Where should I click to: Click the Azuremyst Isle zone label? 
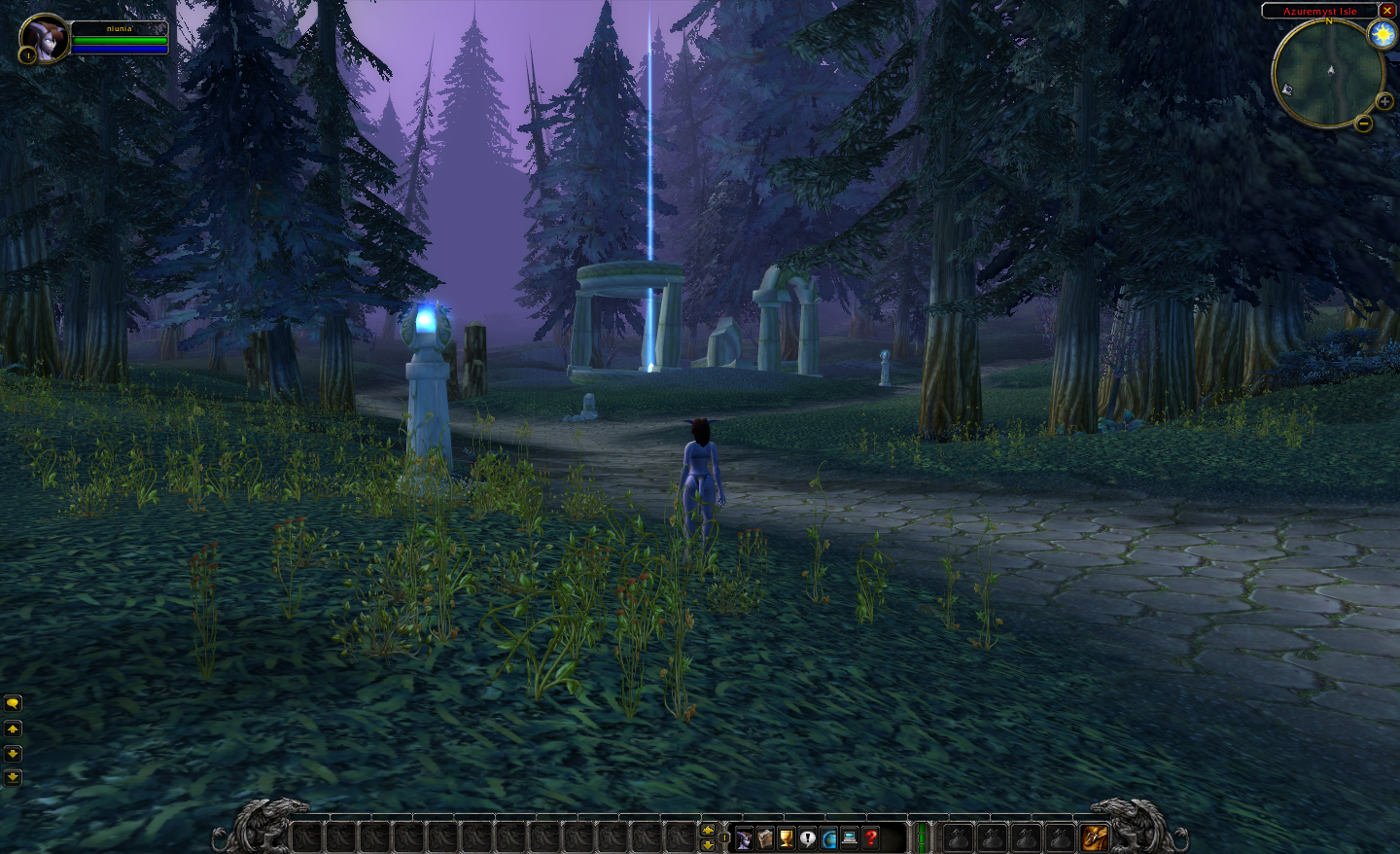coord(1319,11)
